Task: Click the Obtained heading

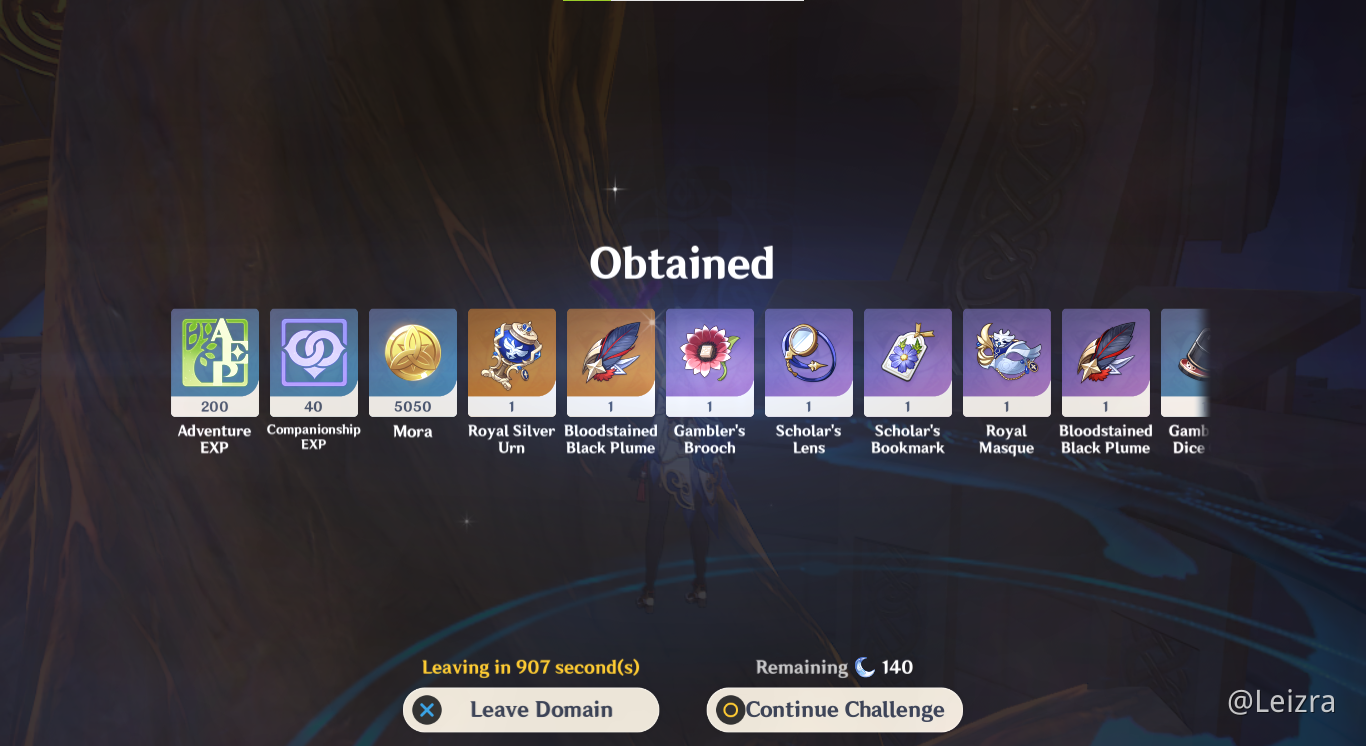Action: coord(682,262)
